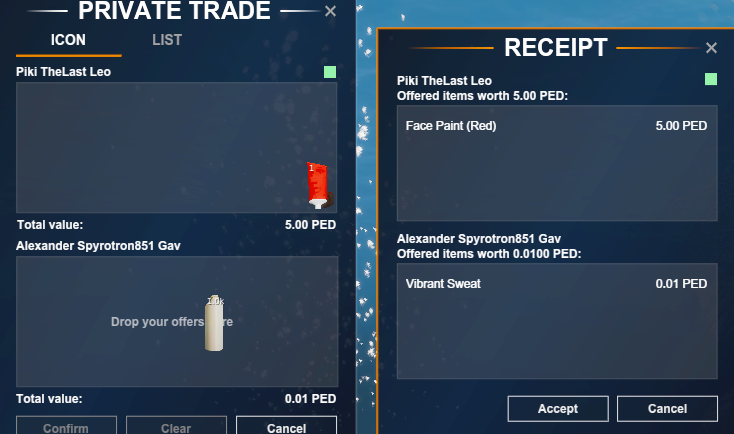Screen dimensions: 734x434
Task: Select the red Face Paint item icon
Action: click(x=318, y=185)
